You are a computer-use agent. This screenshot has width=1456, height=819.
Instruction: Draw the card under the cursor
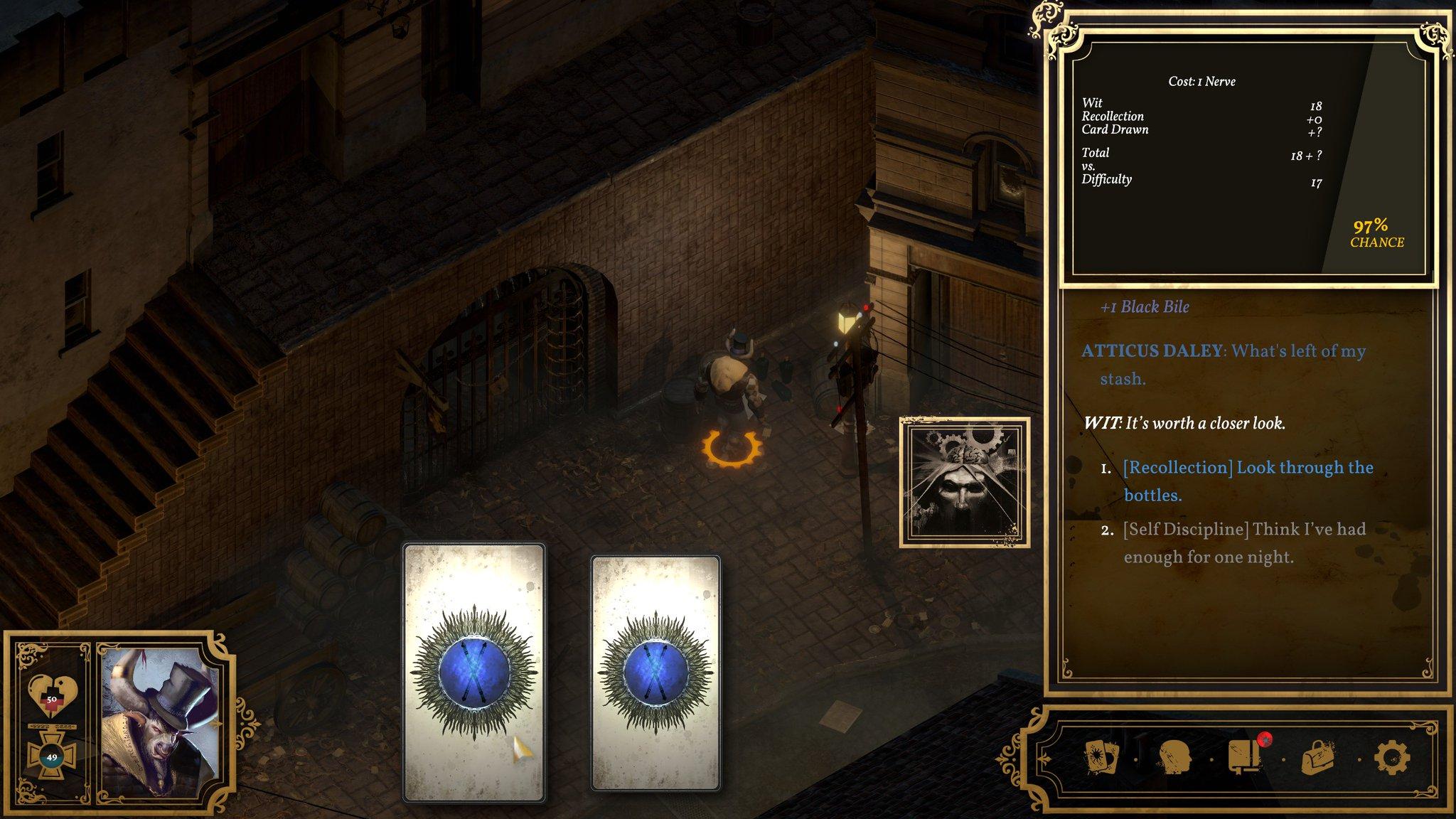tap(473, 671)
